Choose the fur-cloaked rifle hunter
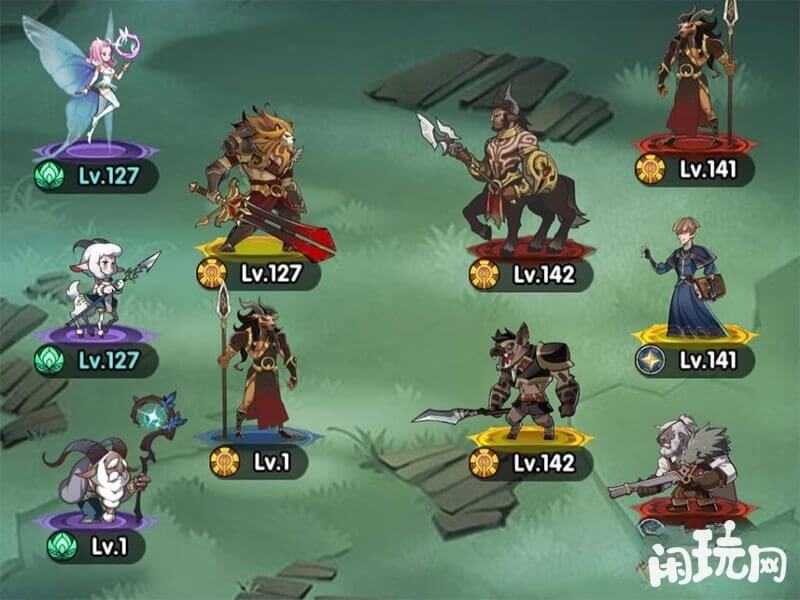Screen dimensions: 800x600 tap(690, 465)
